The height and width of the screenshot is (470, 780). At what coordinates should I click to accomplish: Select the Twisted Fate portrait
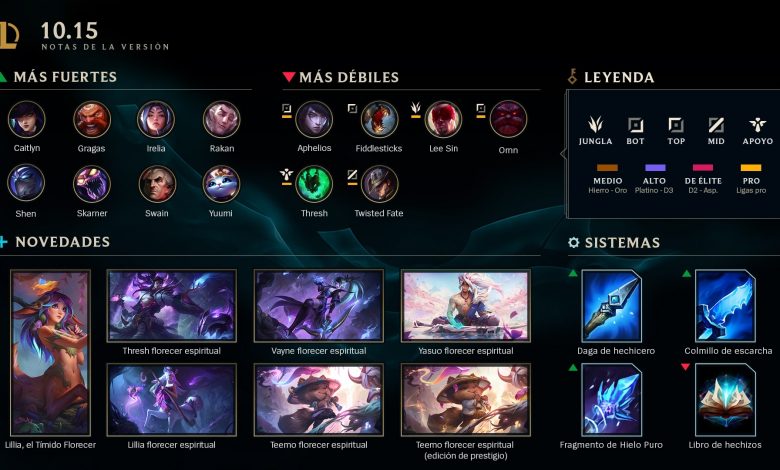click(379, 184)
